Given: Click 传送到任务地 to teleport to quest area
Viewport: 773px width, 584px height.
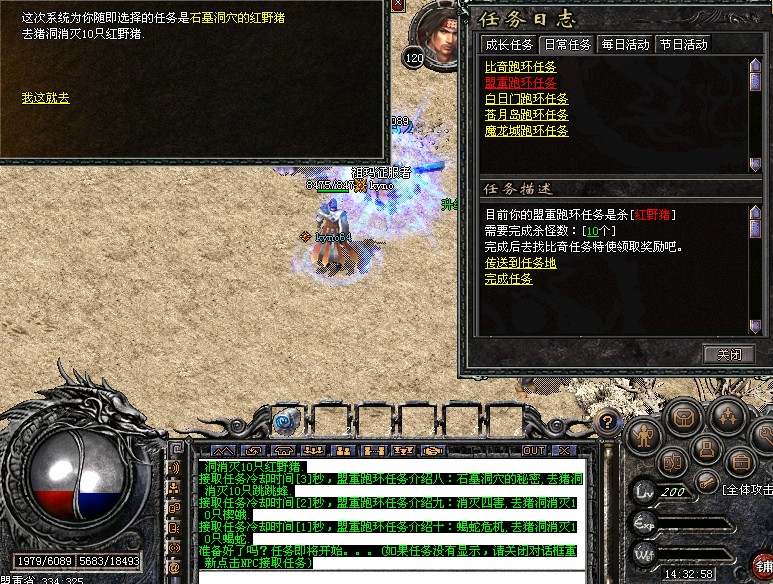Looking at the screenshot, I should (521, 263).
